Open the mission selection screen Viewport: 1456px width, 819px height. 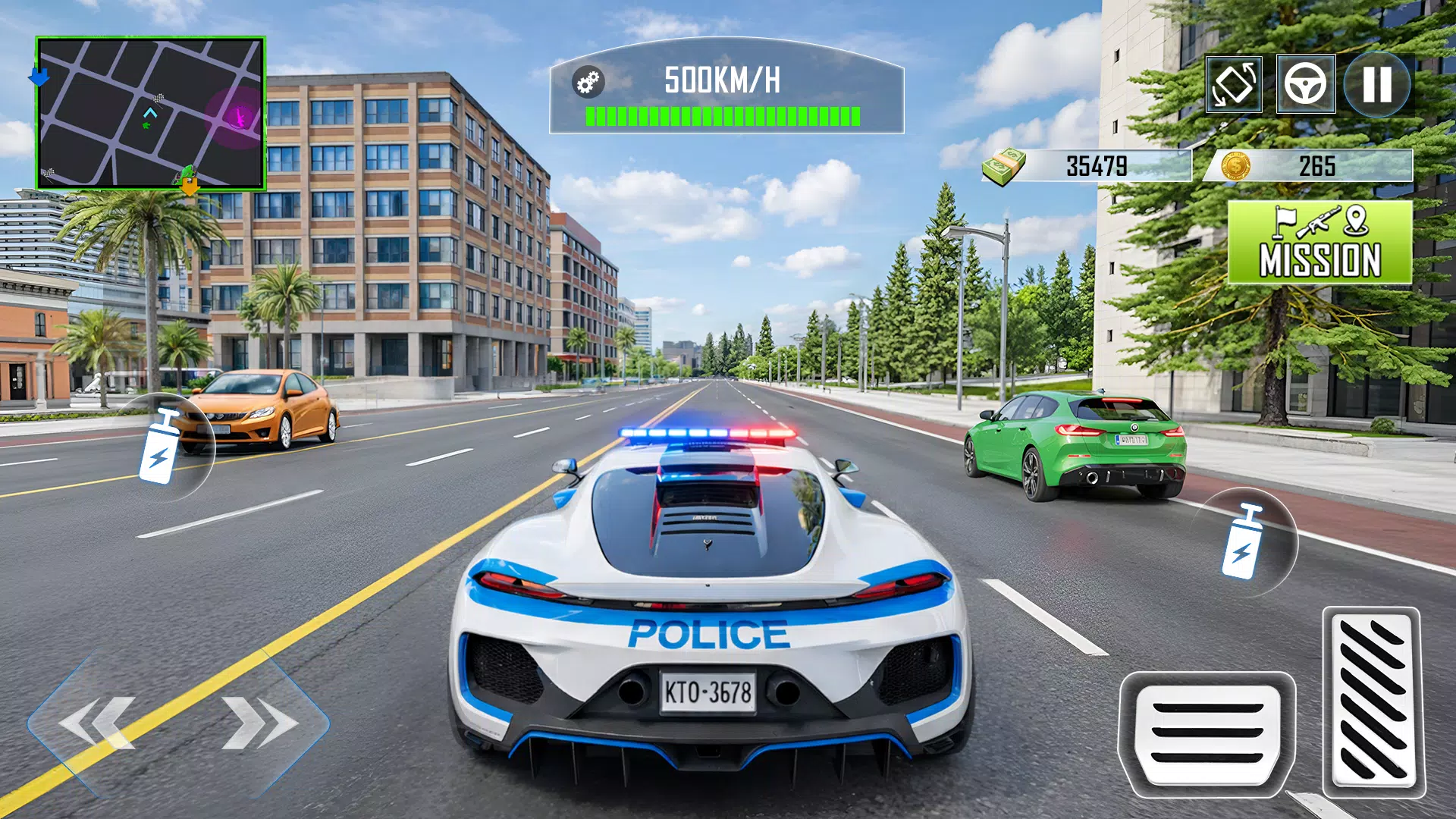(x=1319, y=241)
